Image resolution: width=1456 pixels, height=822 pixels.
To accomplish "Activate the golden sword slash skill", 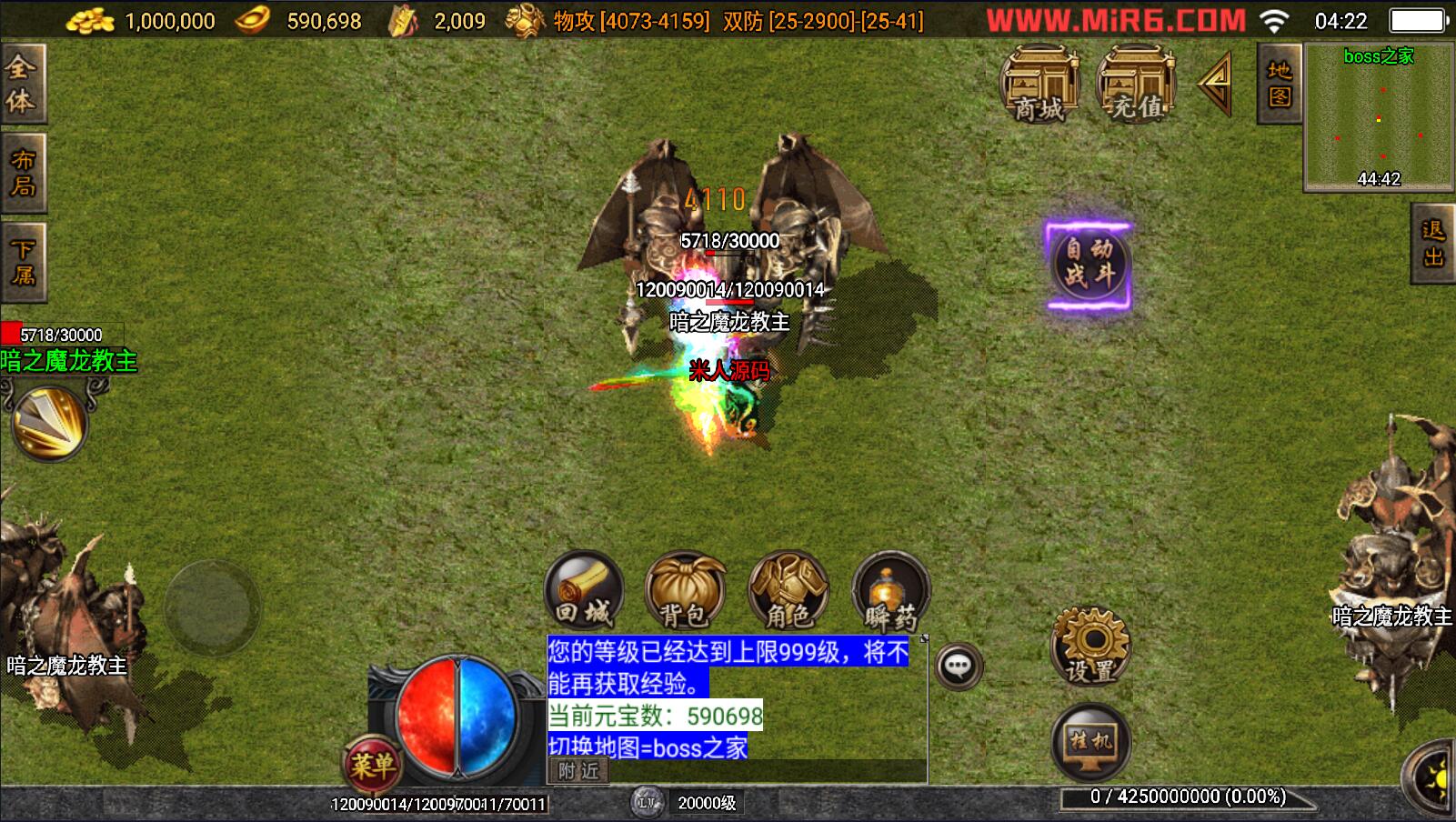I will (50, 423).
